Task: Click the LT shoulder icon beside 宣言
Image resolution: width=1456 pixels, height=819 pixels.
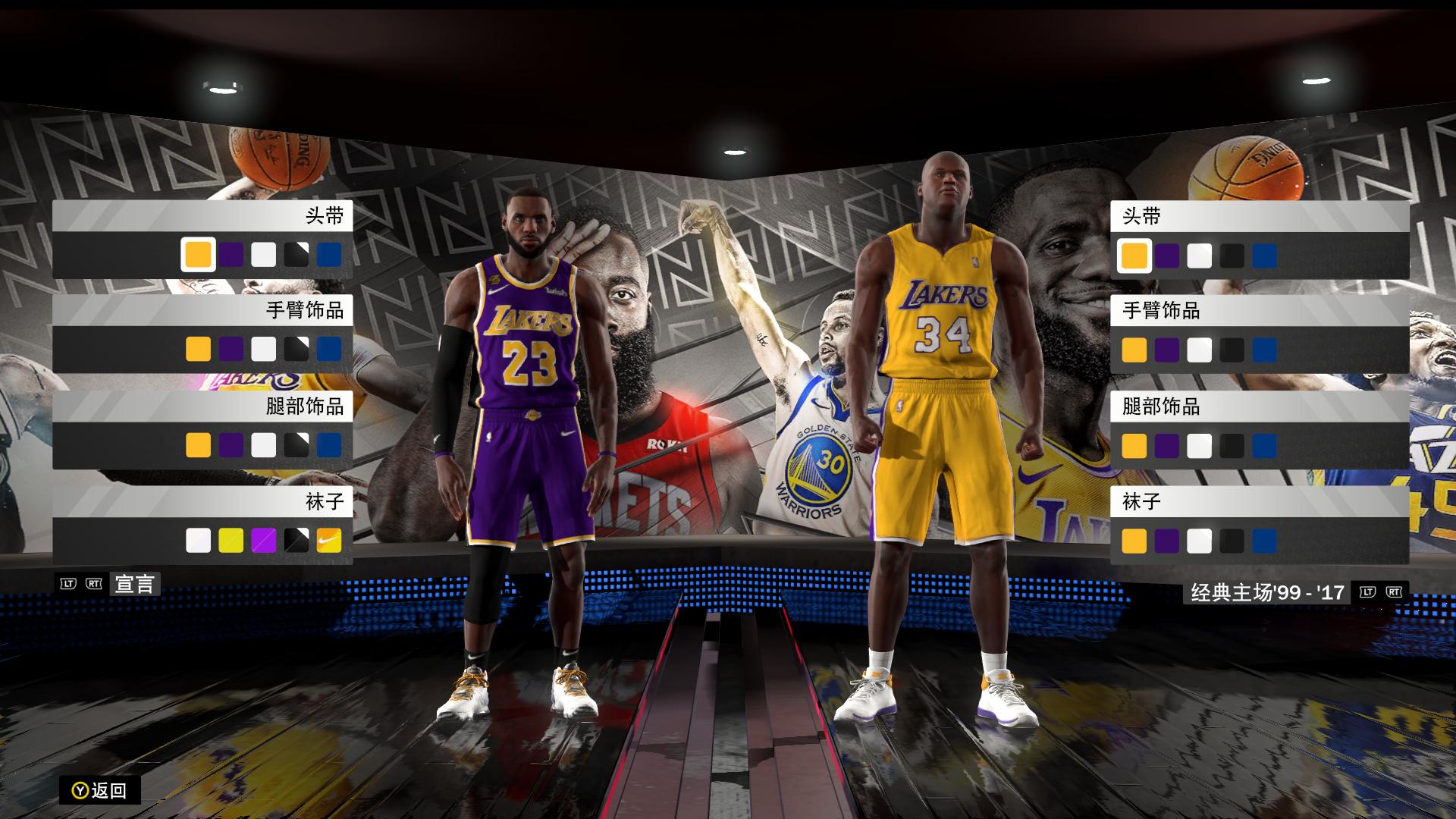Action: (68, 584)
